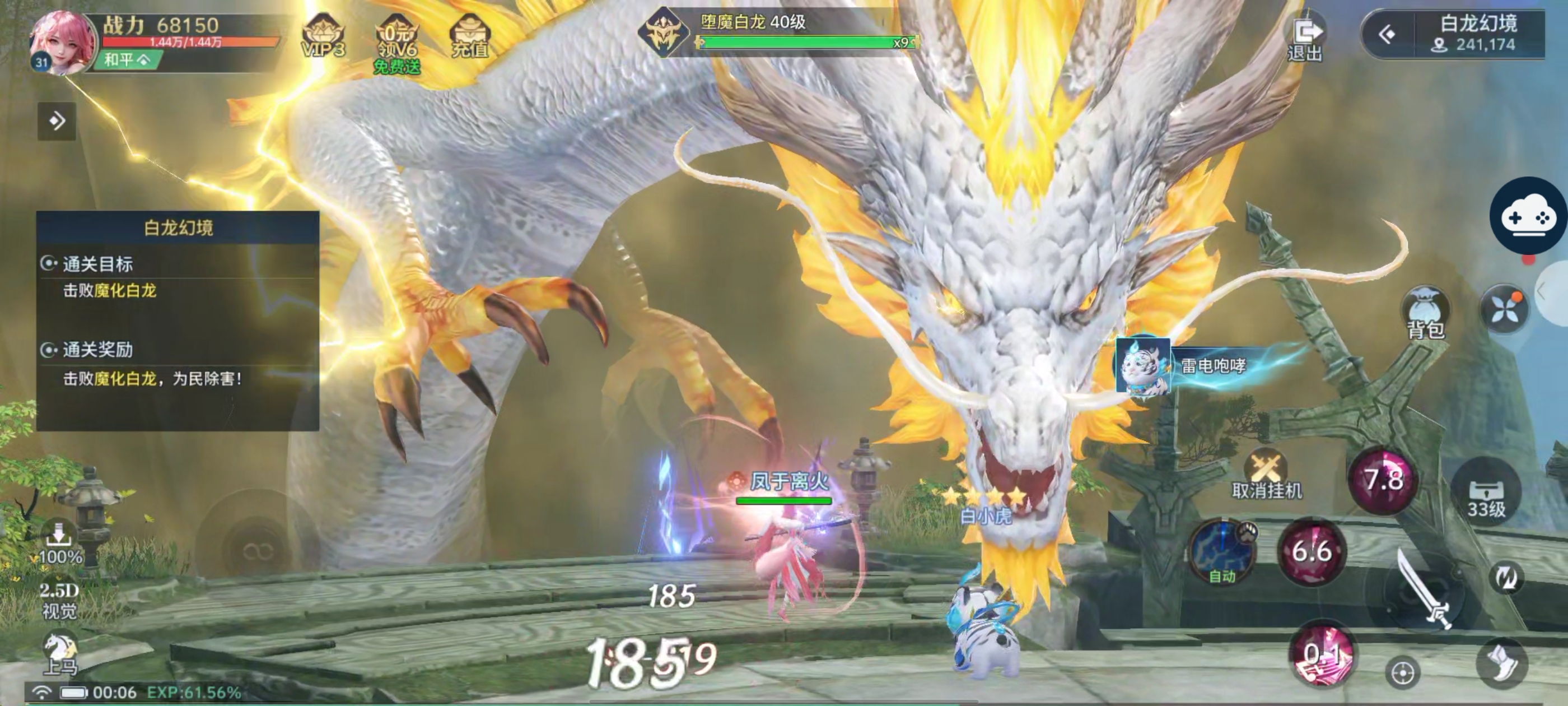Open the VIP3 privileges icon
Image resolution: width=1568 pixels, height=706 pixels.
click(323, 36)
